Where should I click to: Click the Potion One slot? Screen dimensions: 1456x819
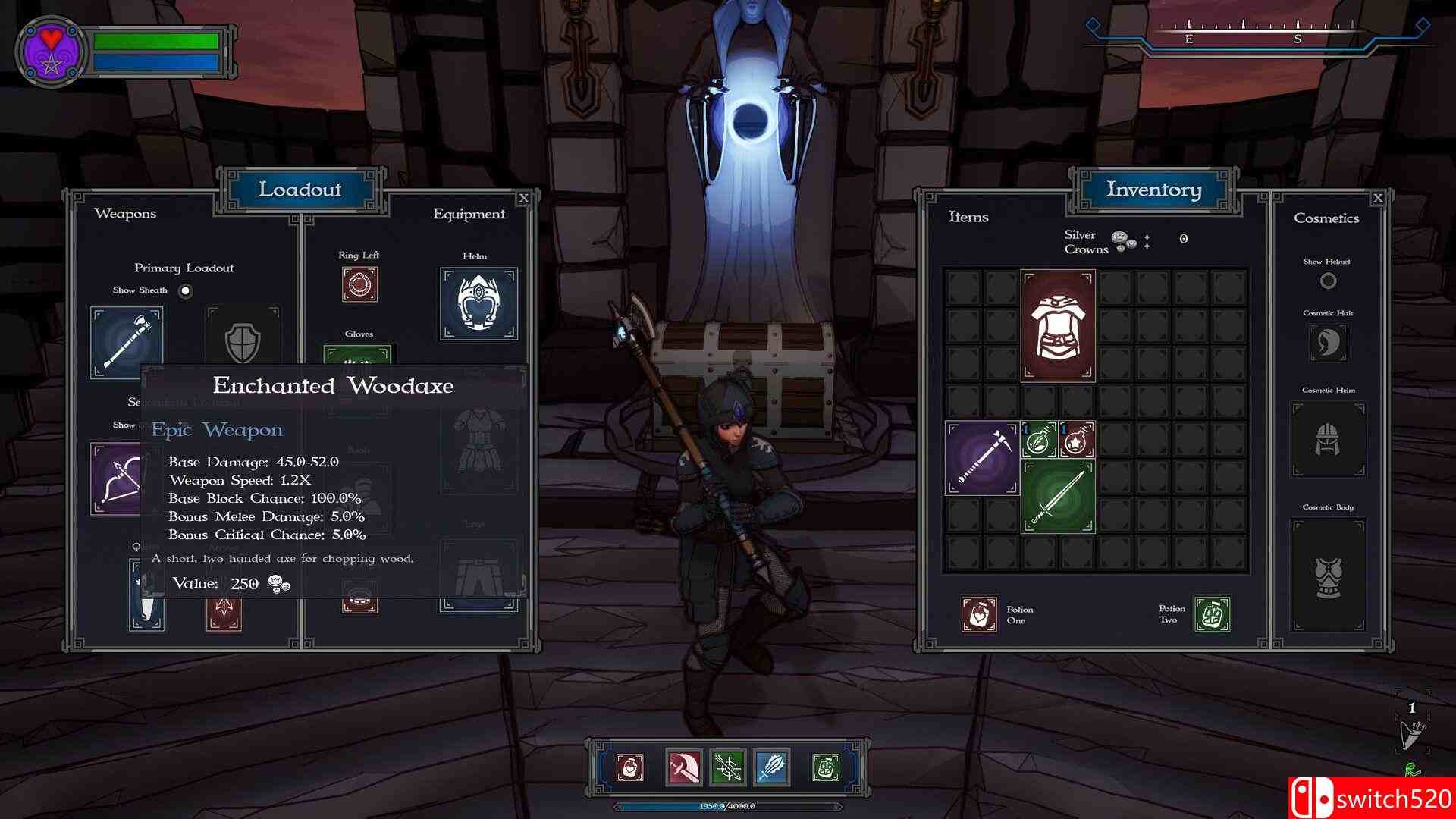click(x=979, y=614)
